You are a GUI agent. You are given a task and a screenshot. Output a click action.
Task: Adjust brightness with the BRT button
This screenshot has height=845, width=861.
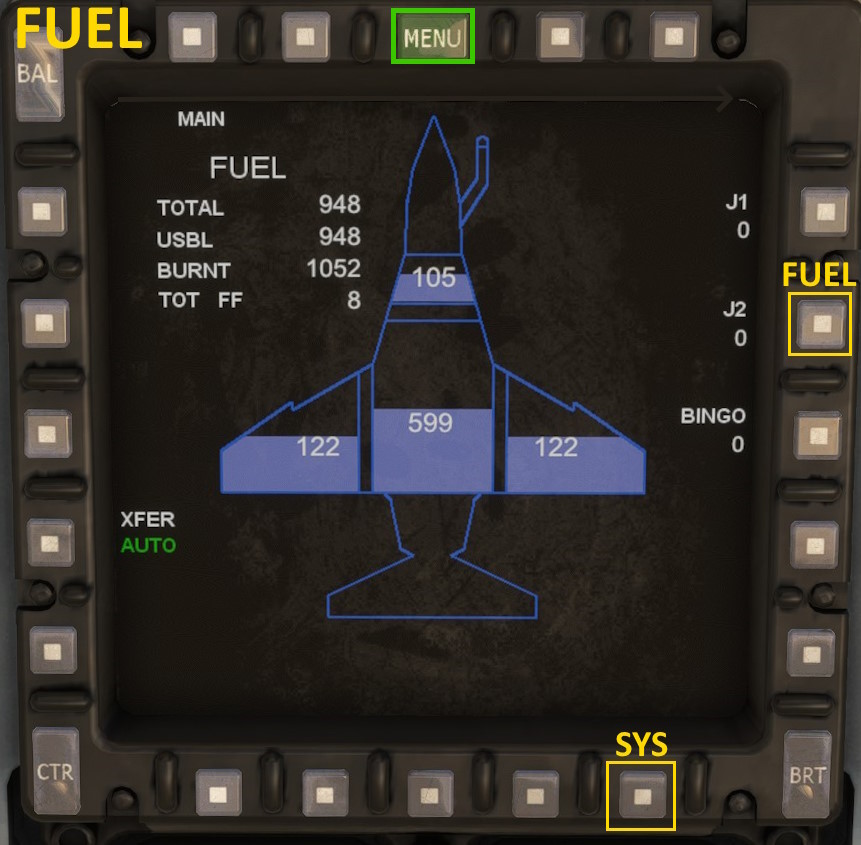click(x=807, y=773)
